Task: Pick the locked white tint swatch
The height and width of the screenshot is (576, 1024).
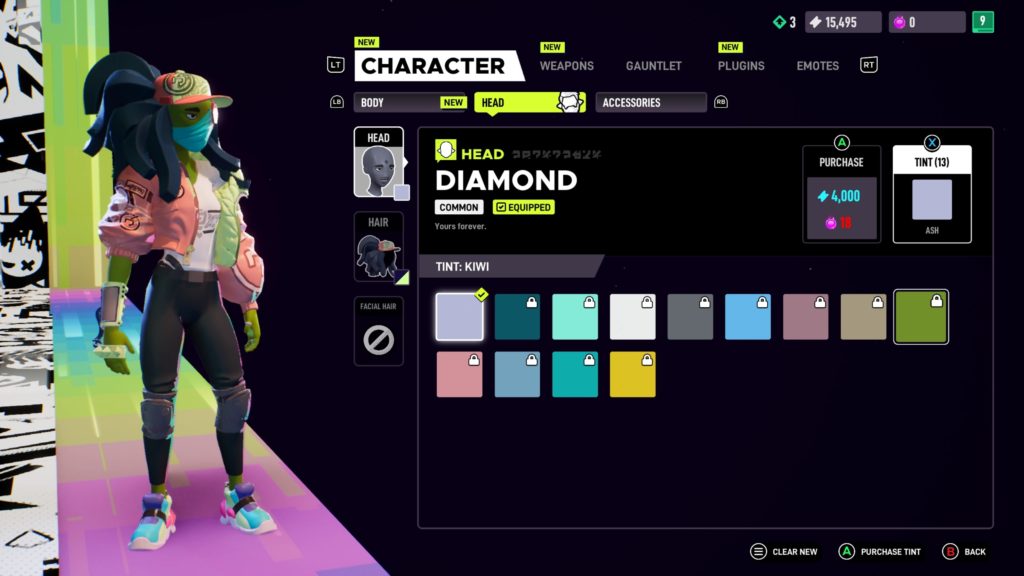Action: [x=633, y=317]
